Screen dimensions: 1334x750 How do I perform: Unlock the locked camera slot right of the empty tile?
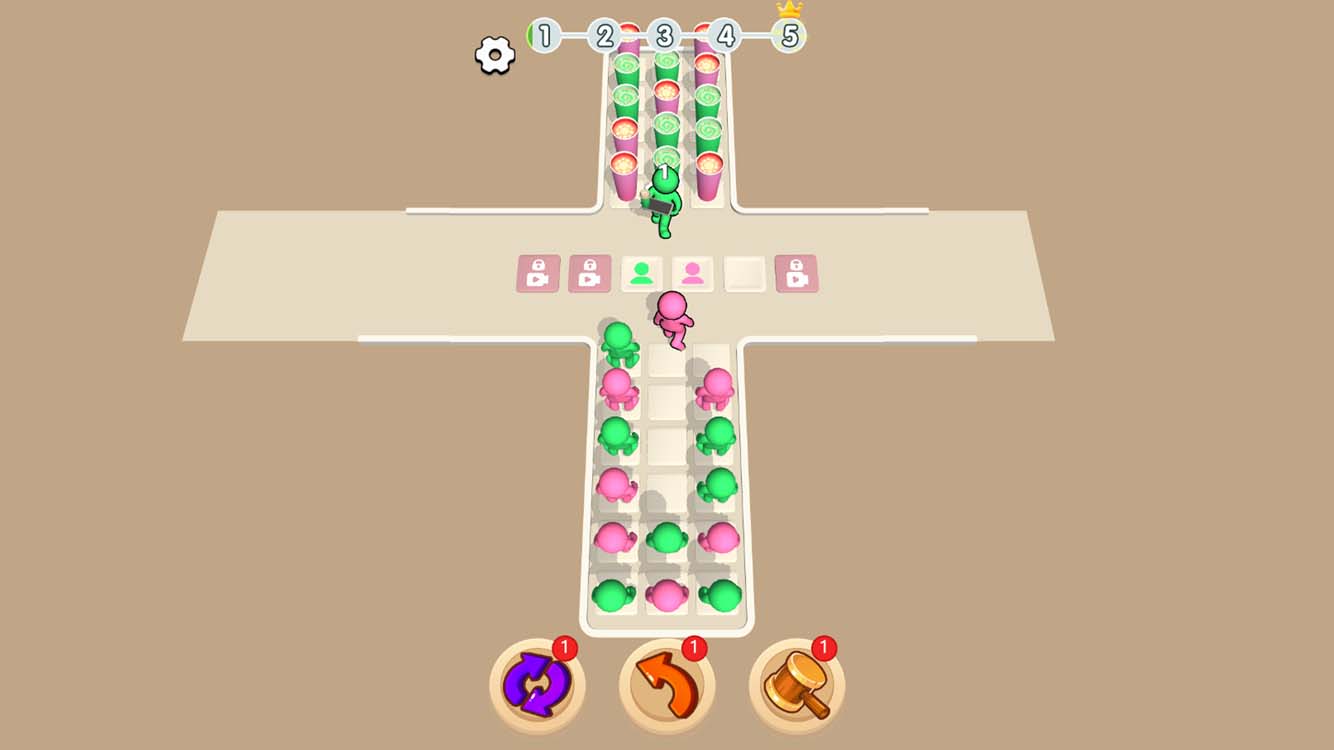click(x=798, y=271)
